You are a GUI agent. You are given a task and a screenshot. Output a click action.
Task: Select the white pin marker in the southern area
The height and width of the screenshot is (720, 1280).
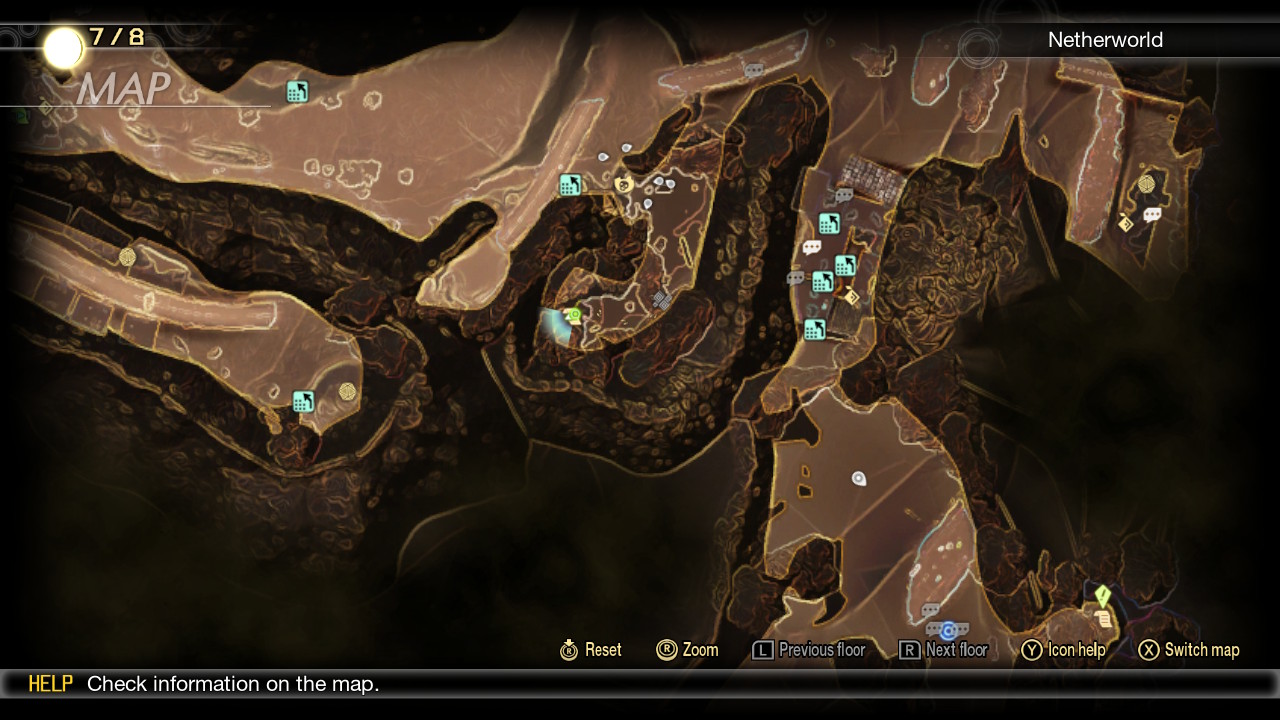[x=858, y=479]
